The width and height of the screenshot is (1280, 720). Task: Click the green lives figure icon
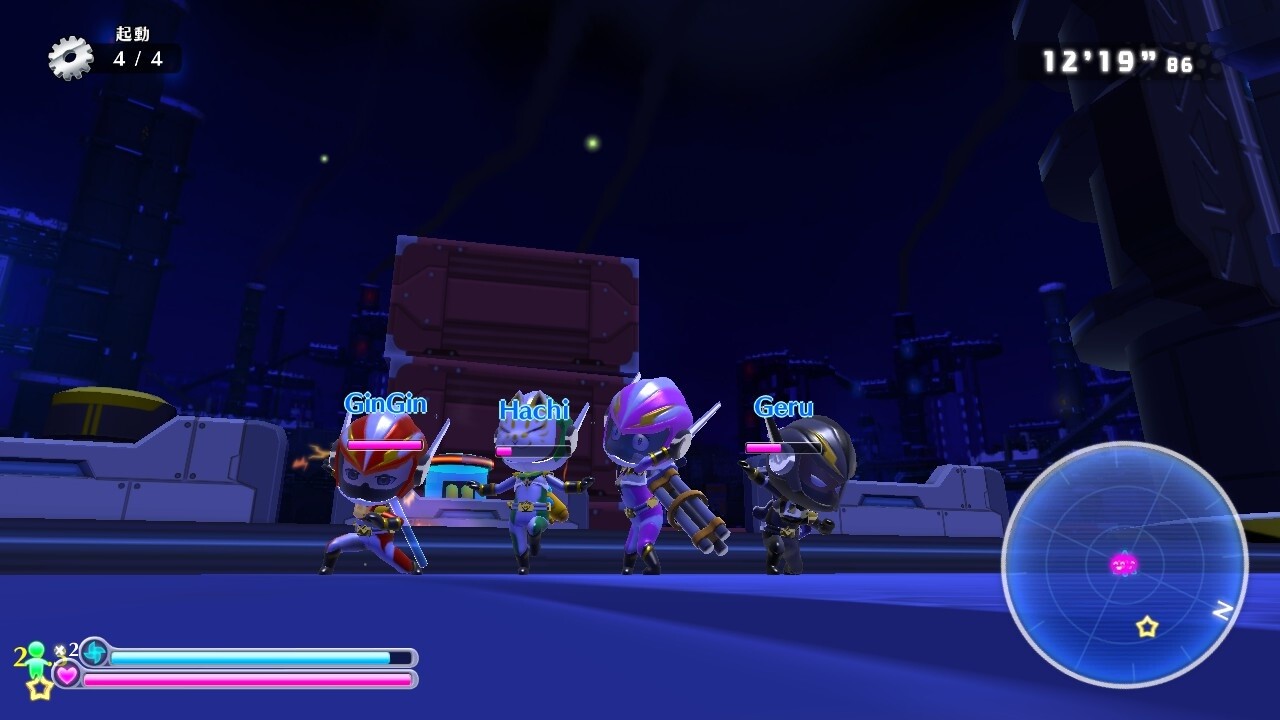pyautogui.click(x=37, y=658)
